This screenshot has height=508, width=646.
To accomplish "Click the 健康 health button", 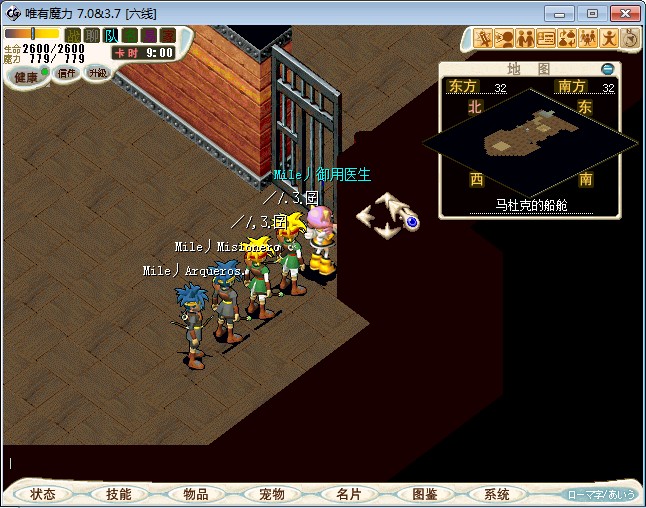I will tap(26, 77).
